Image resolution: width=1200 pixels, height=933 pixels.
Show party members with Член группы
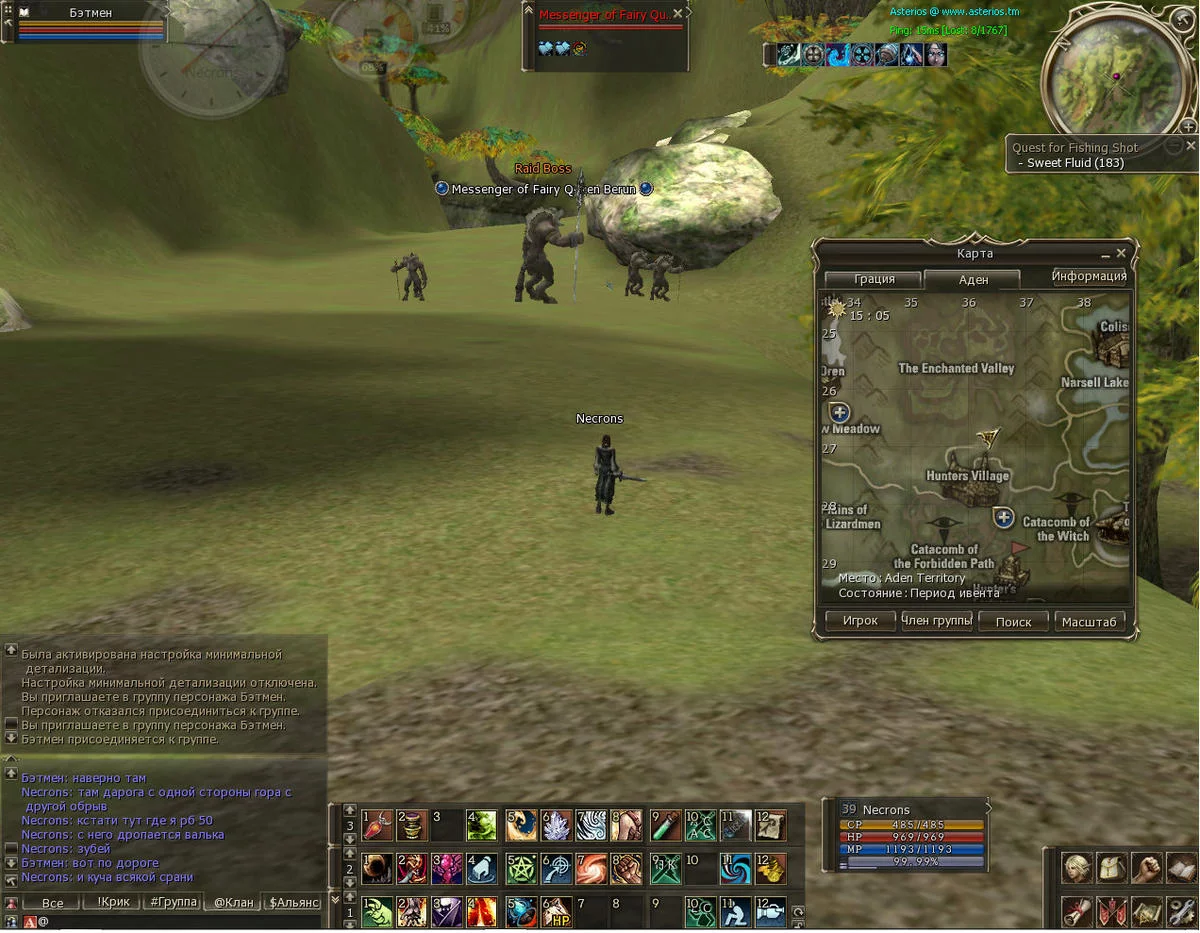point(937,621)
